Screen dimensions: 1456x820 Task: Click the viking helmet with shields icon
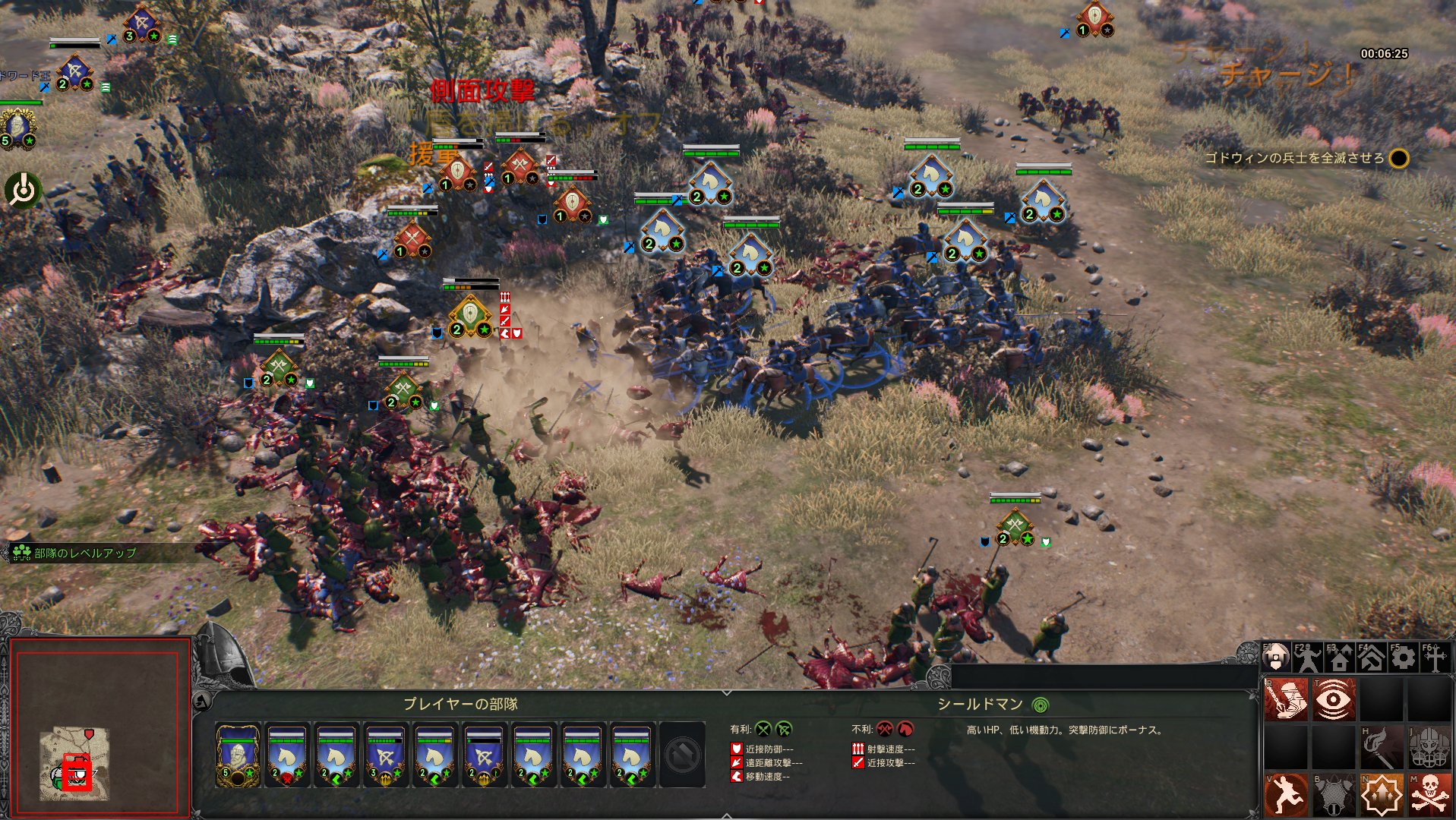1429,748
